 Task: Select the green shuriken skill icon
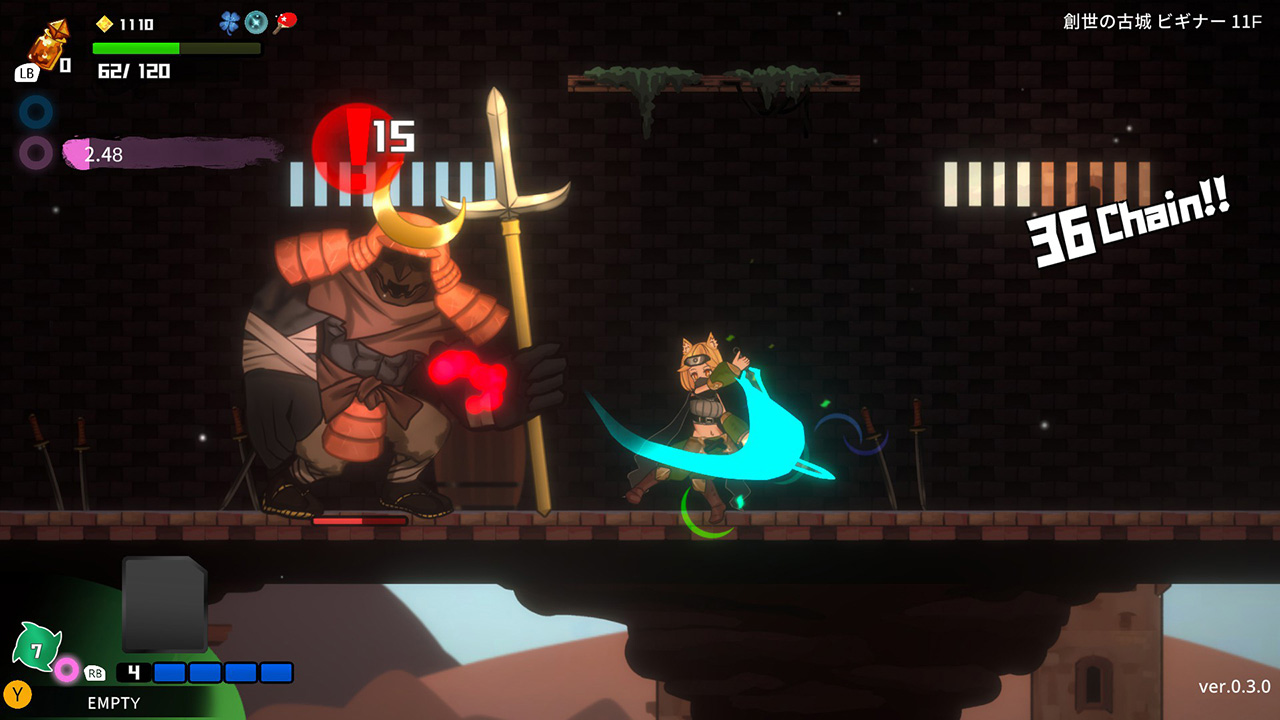pos(37,649)
